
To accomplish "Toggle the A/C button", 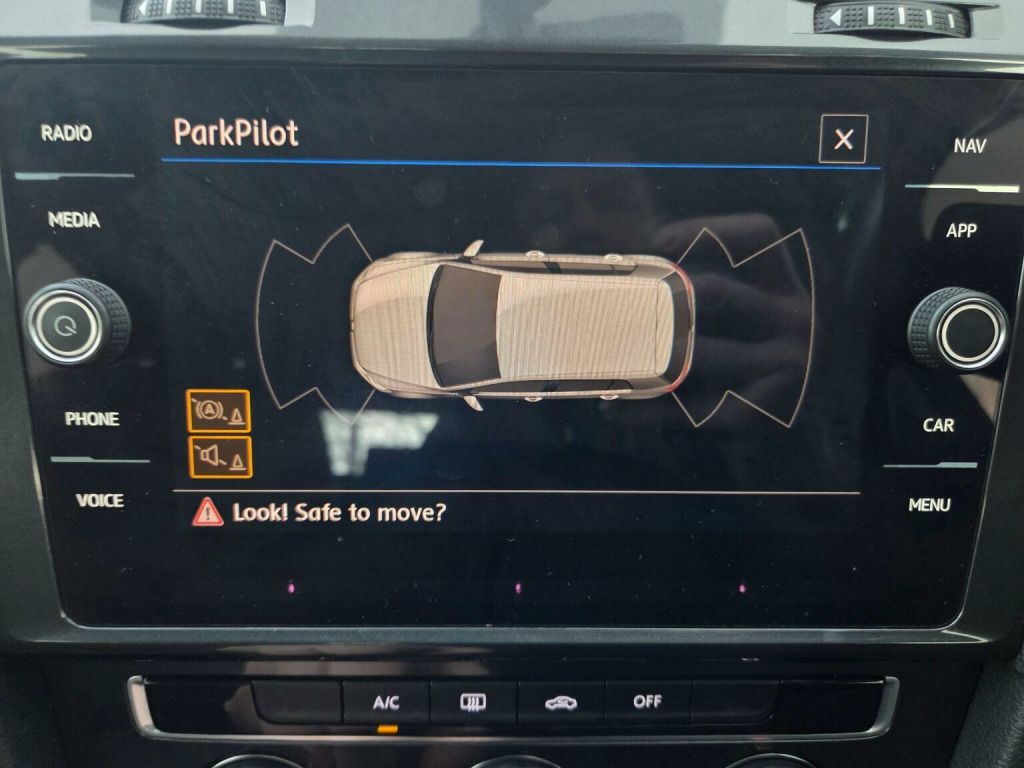I will (x=386, y=702).
